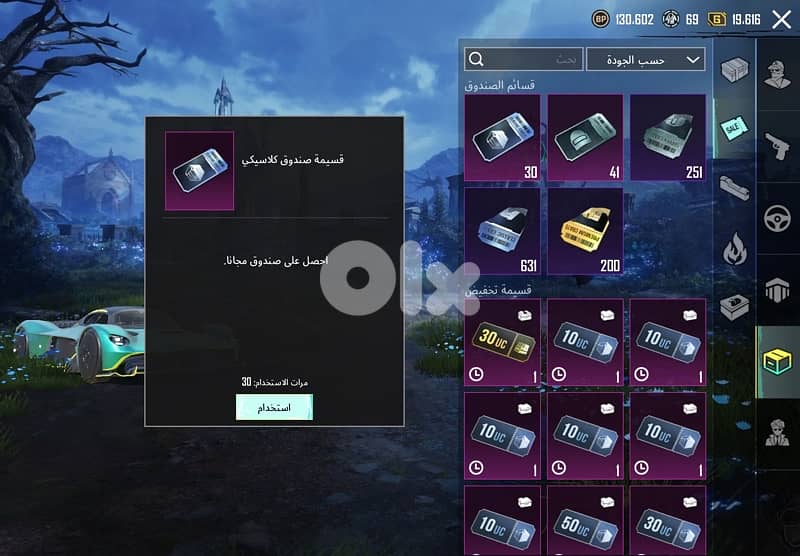Close the inventory screen

point(781,19)
